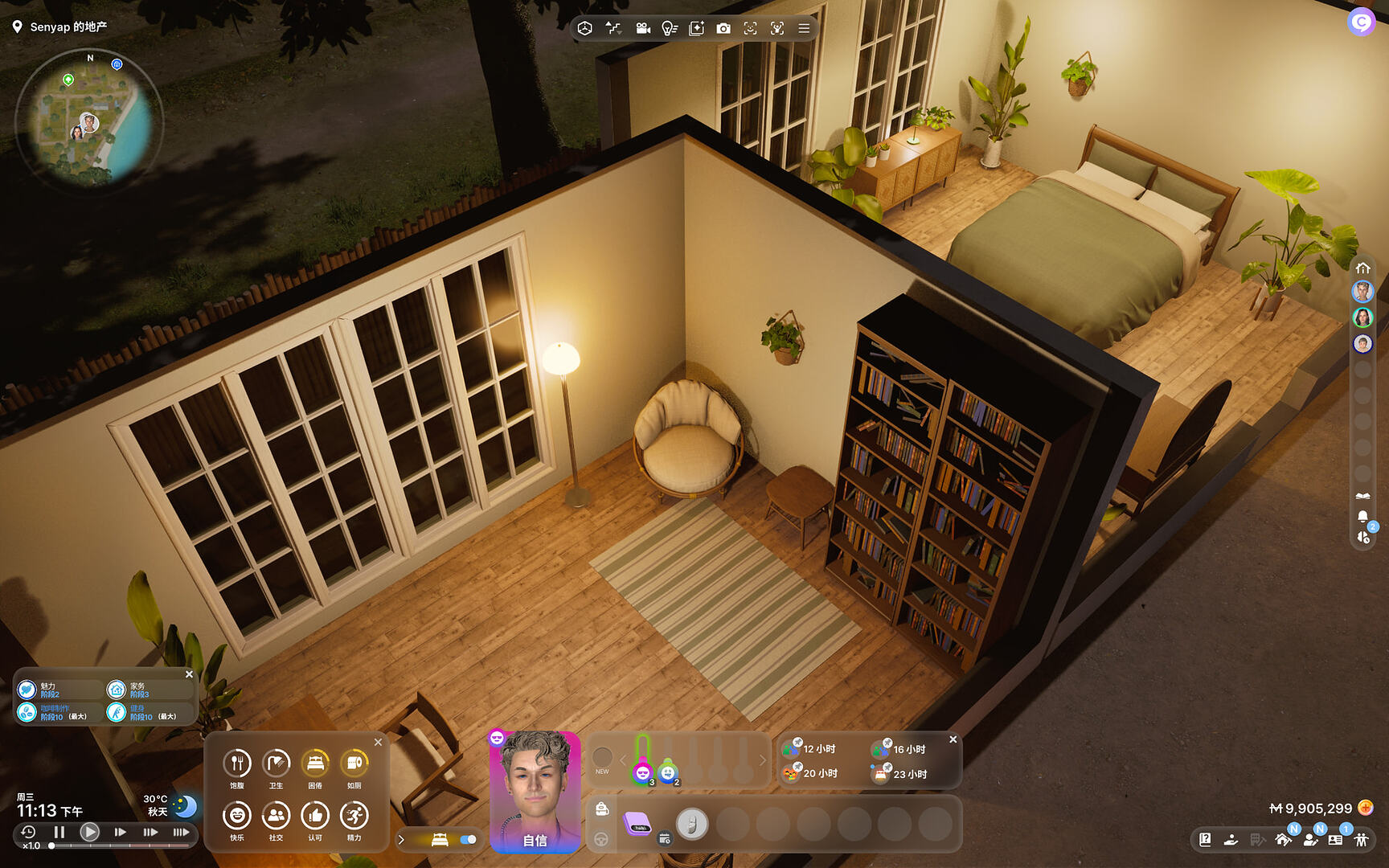Click the character portrait labeled 自信
This screenshot has width=1389, height=868.
click(x=535, y=792)
